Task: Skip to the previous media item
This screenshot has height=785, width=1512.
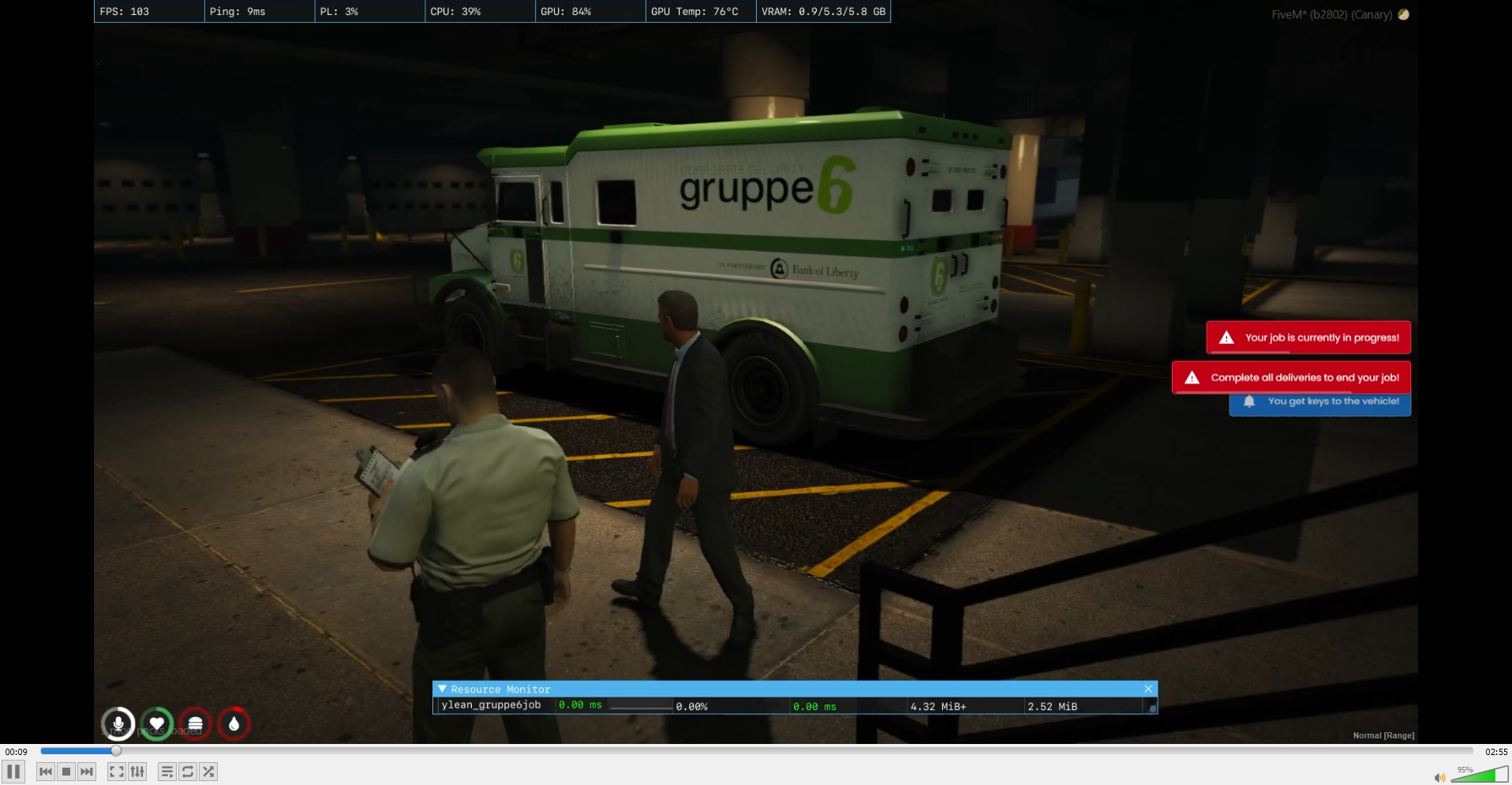Action: coord(45,772)
